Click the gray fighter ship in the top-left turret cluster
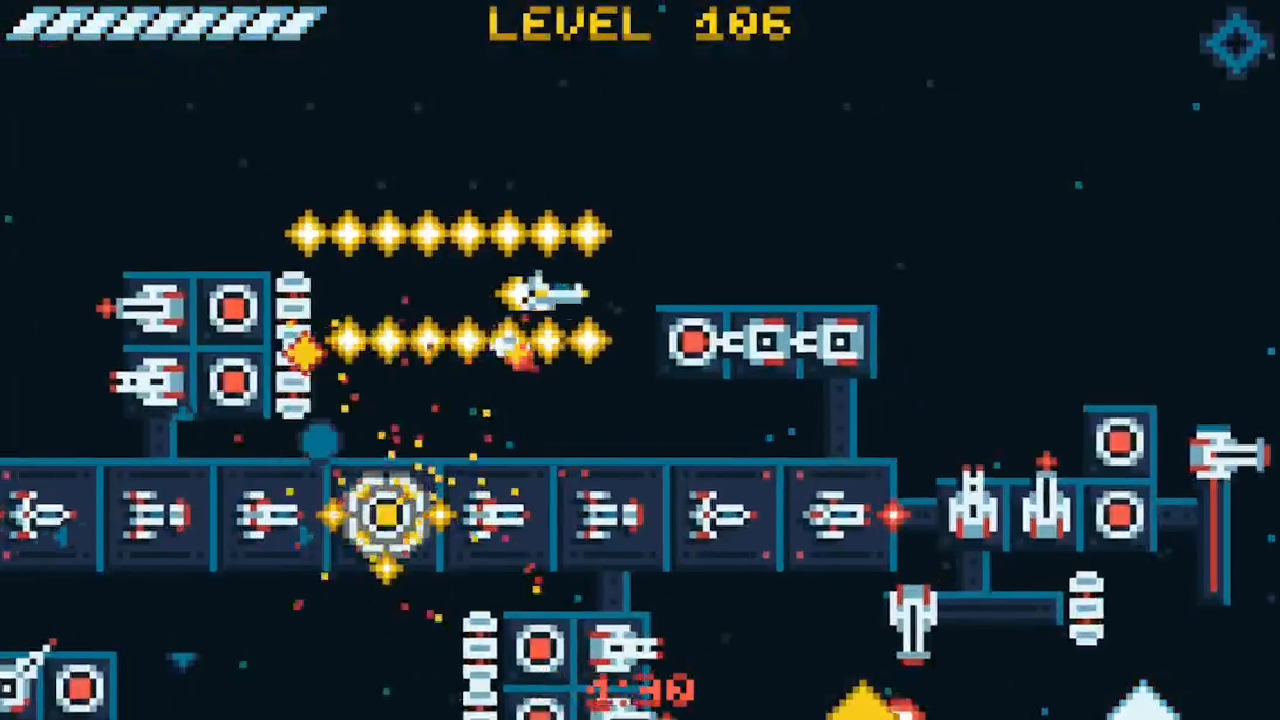Viewport: 1280px width, 720px height. [x=150, y=308]
